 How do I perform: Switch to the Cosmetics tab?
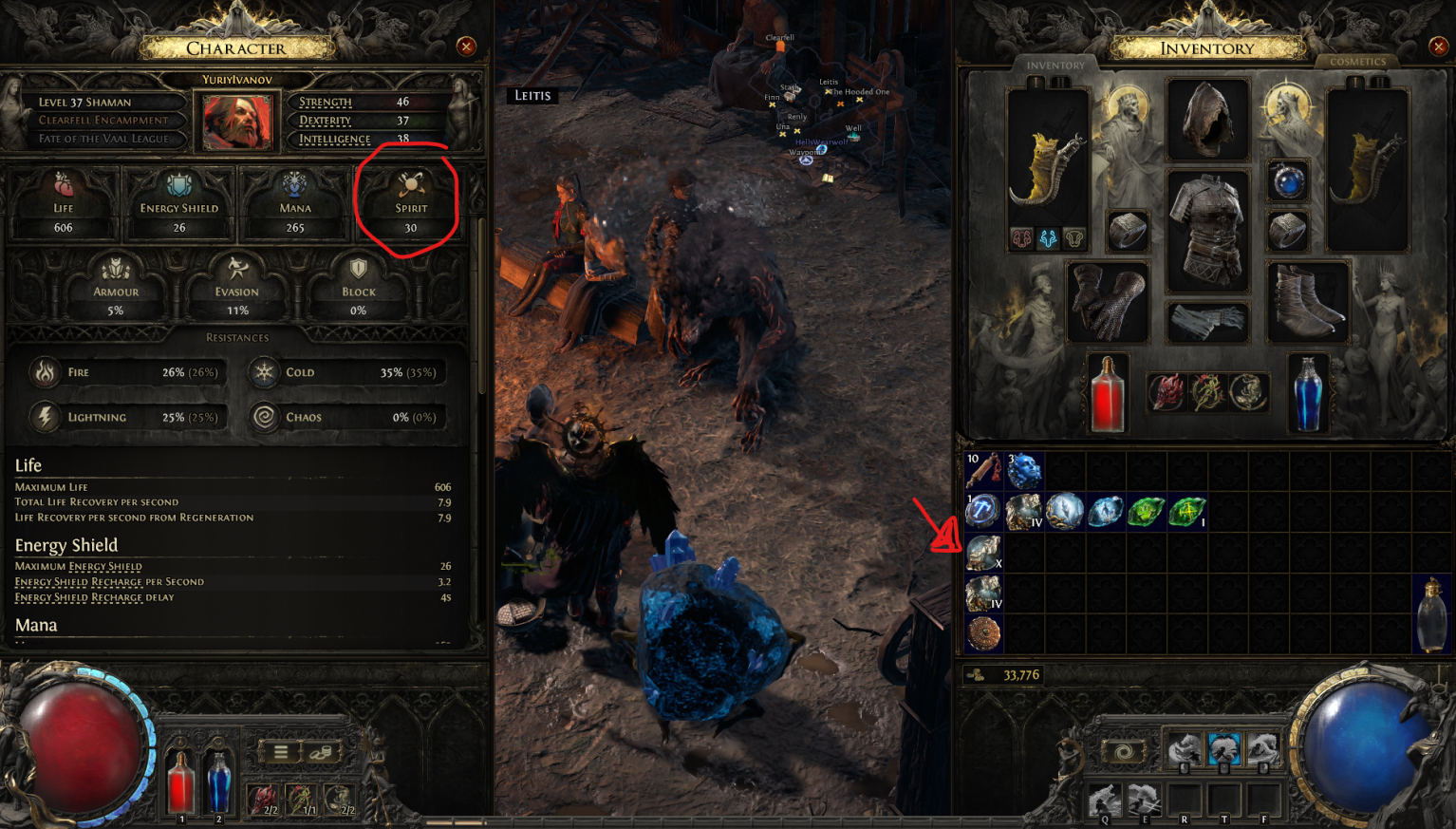coord(1357,62)
